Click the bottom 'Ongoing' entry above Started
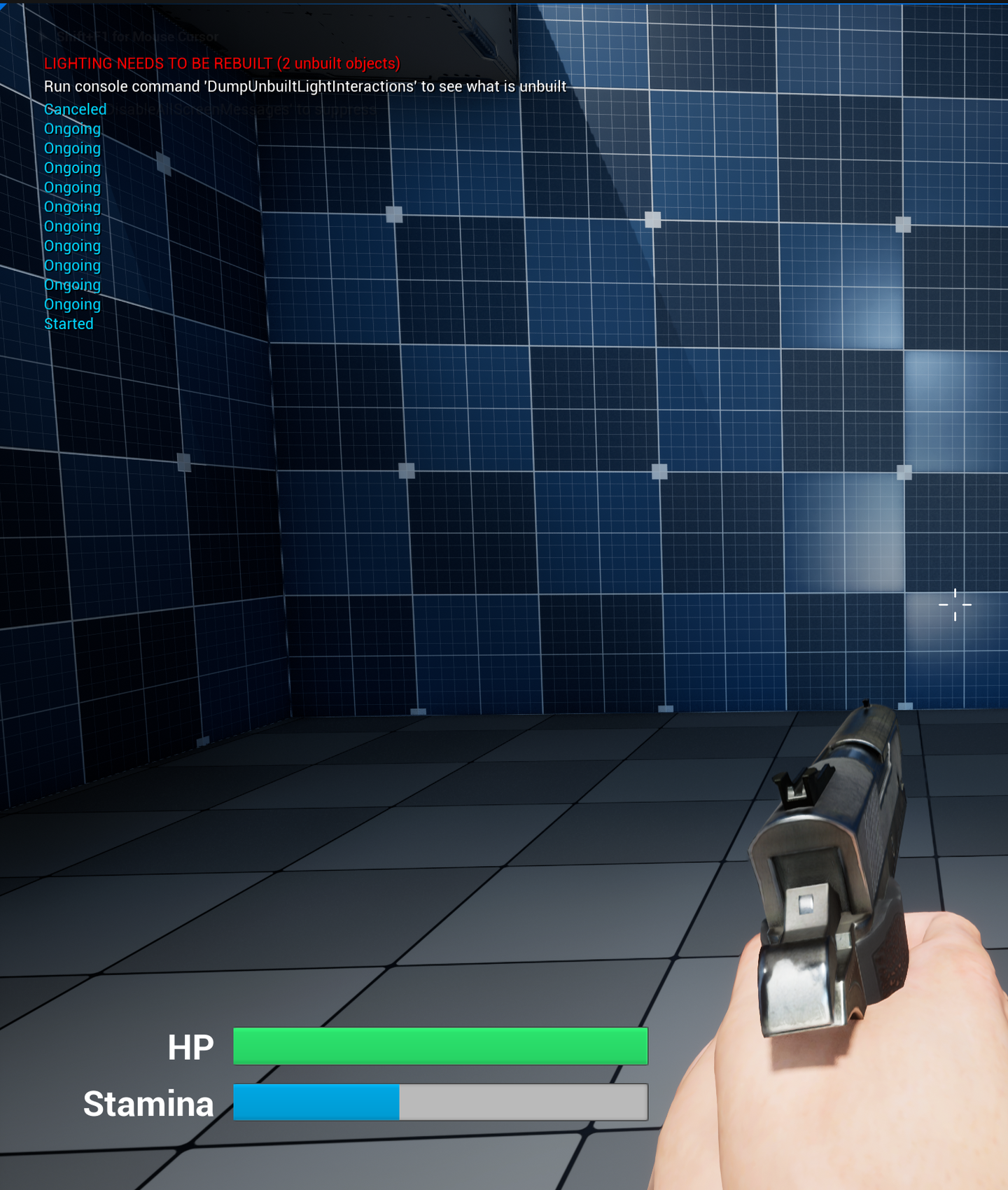 (x=72, y=304)
